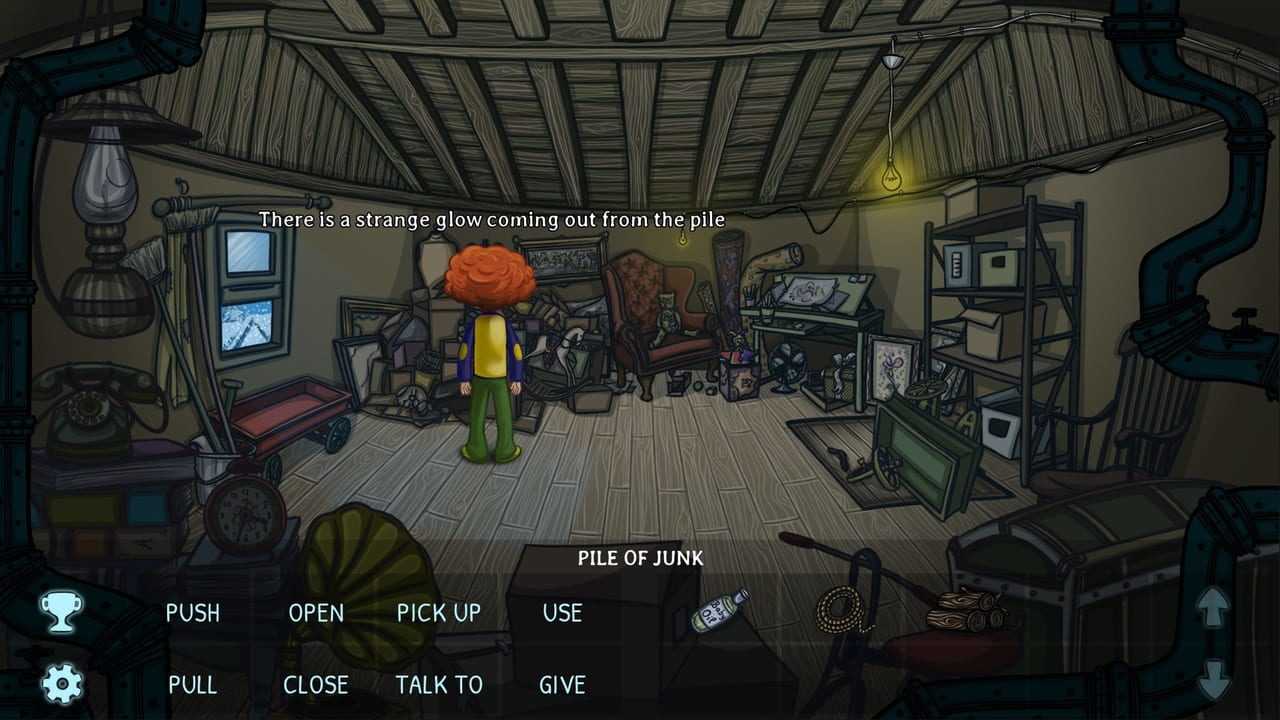Click the inventory down arrow
The width and height of the screenshot is (1280, 720).
(x=1213, y=679)
